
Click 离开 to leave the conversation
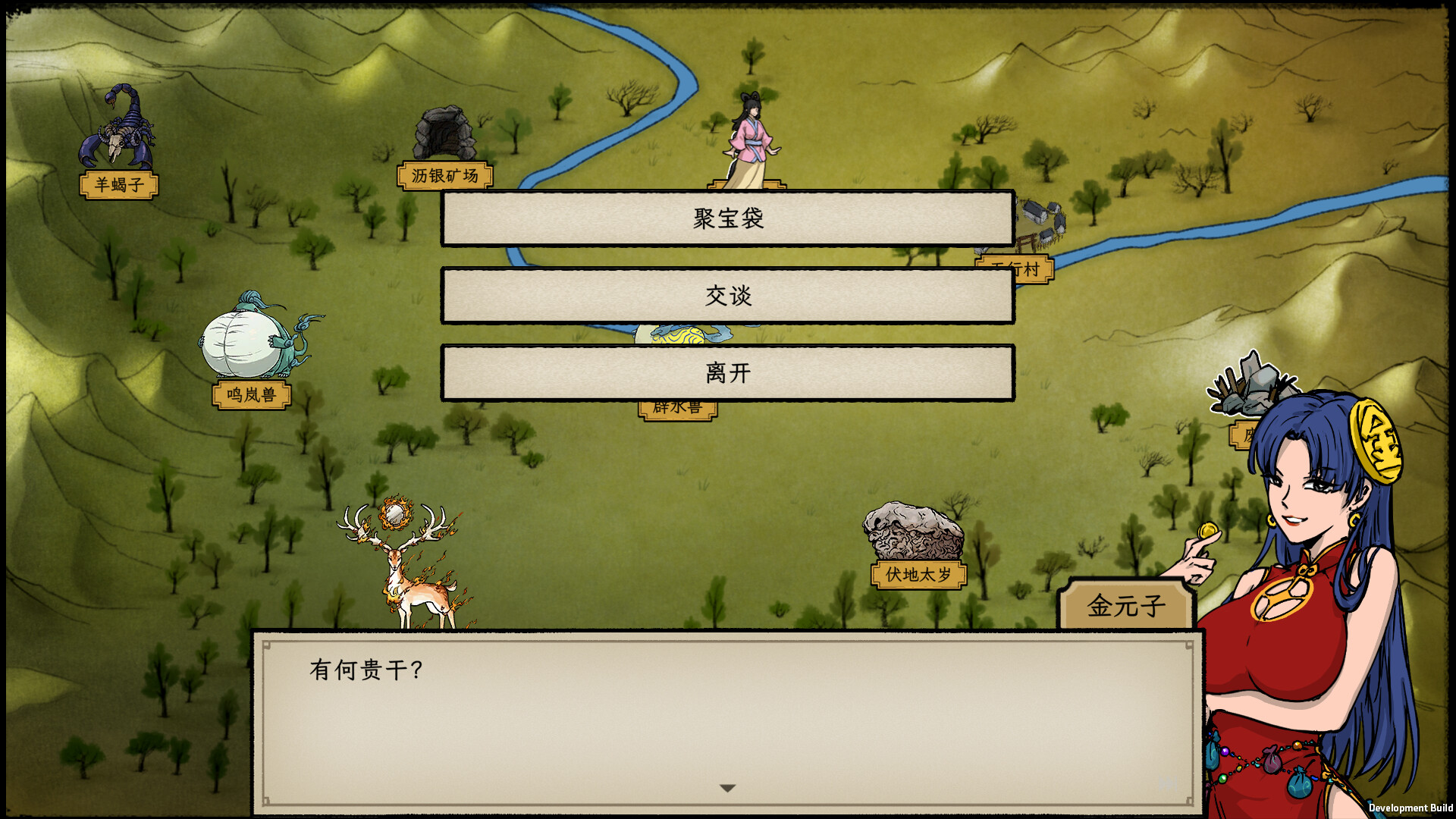tap(728, 372)
